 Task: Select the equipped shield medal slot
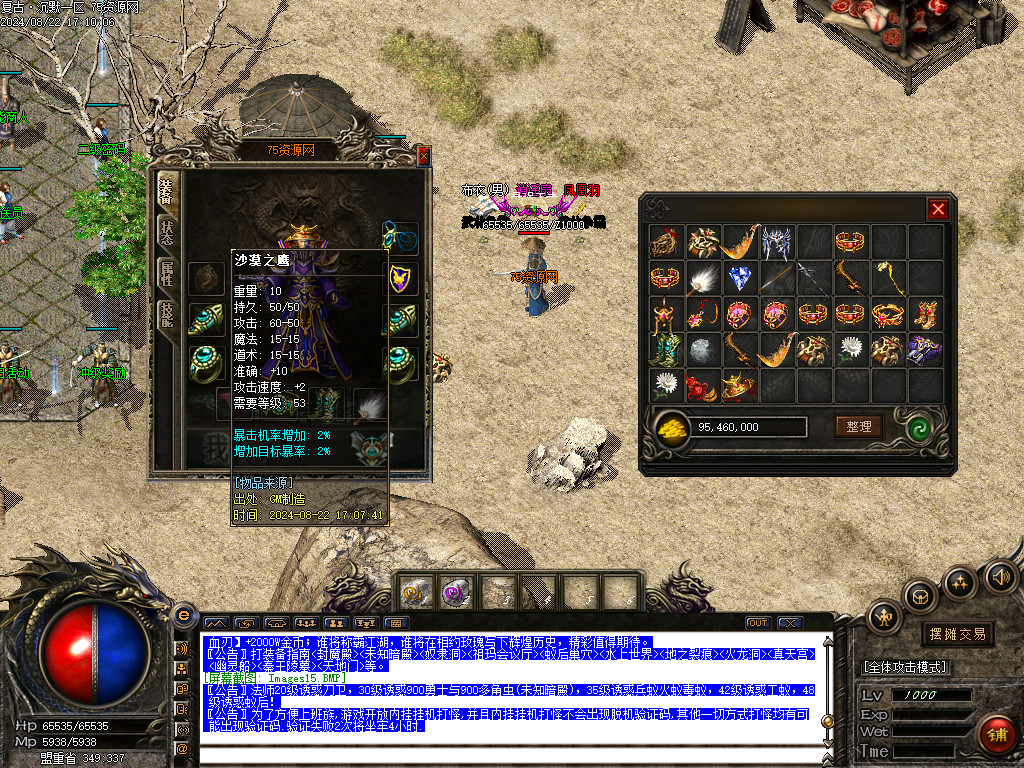(x=401, y=278)
